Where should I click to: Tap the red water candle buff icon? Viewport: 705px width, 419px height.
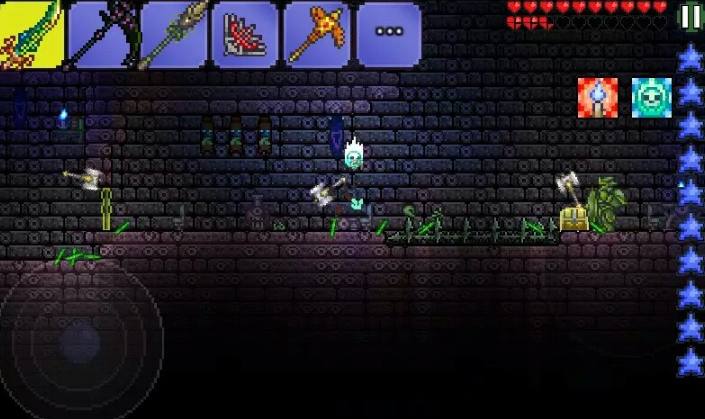(597, 97)
